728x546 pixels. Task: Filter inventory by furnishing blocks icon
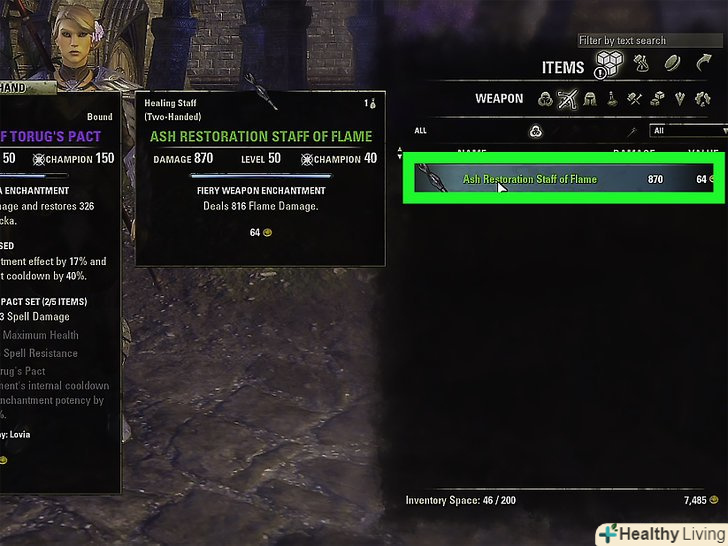tap(656, 99)
